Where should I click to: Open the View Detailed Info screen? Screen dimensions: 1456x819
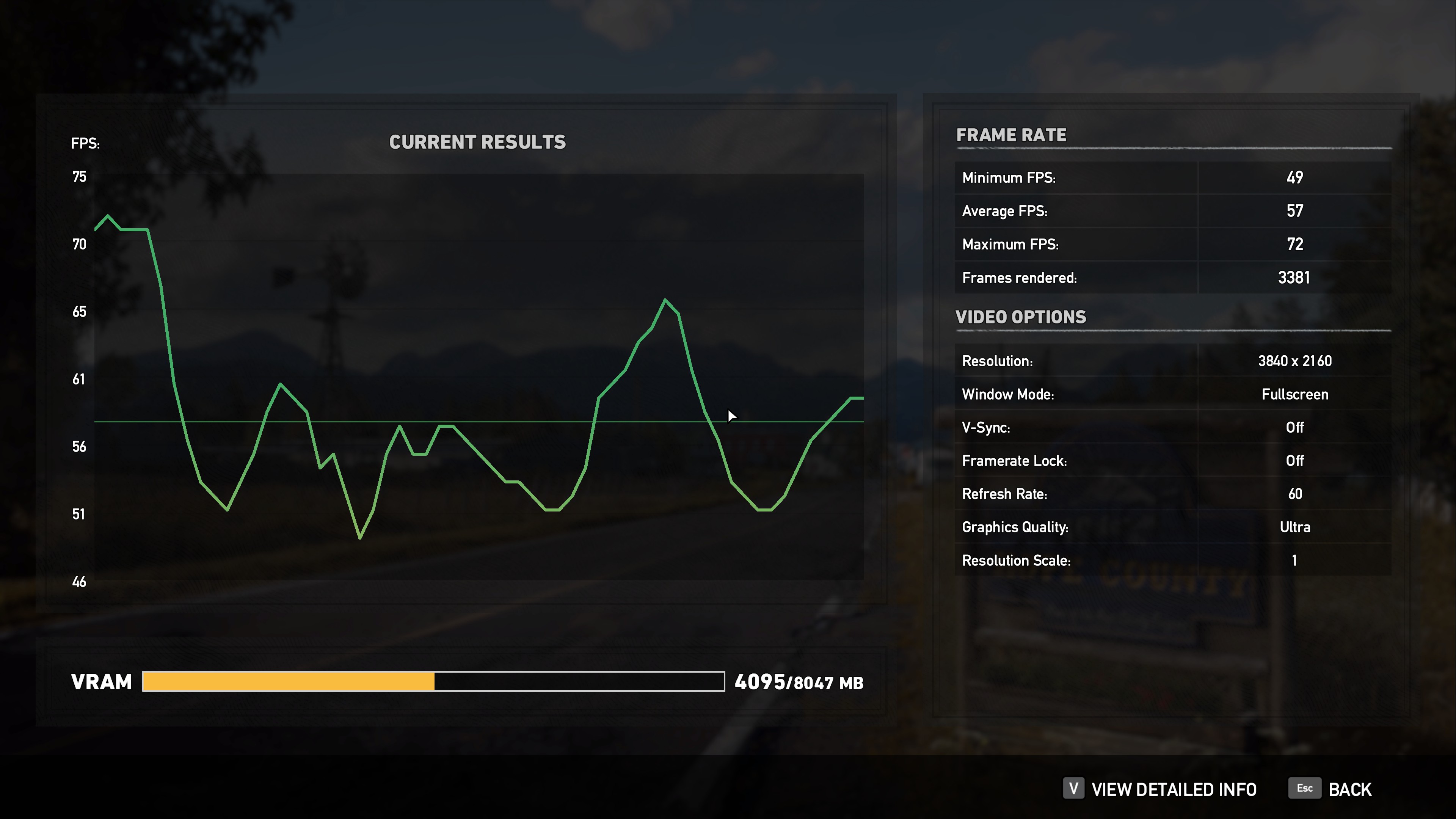click(x=1173, y=789)
